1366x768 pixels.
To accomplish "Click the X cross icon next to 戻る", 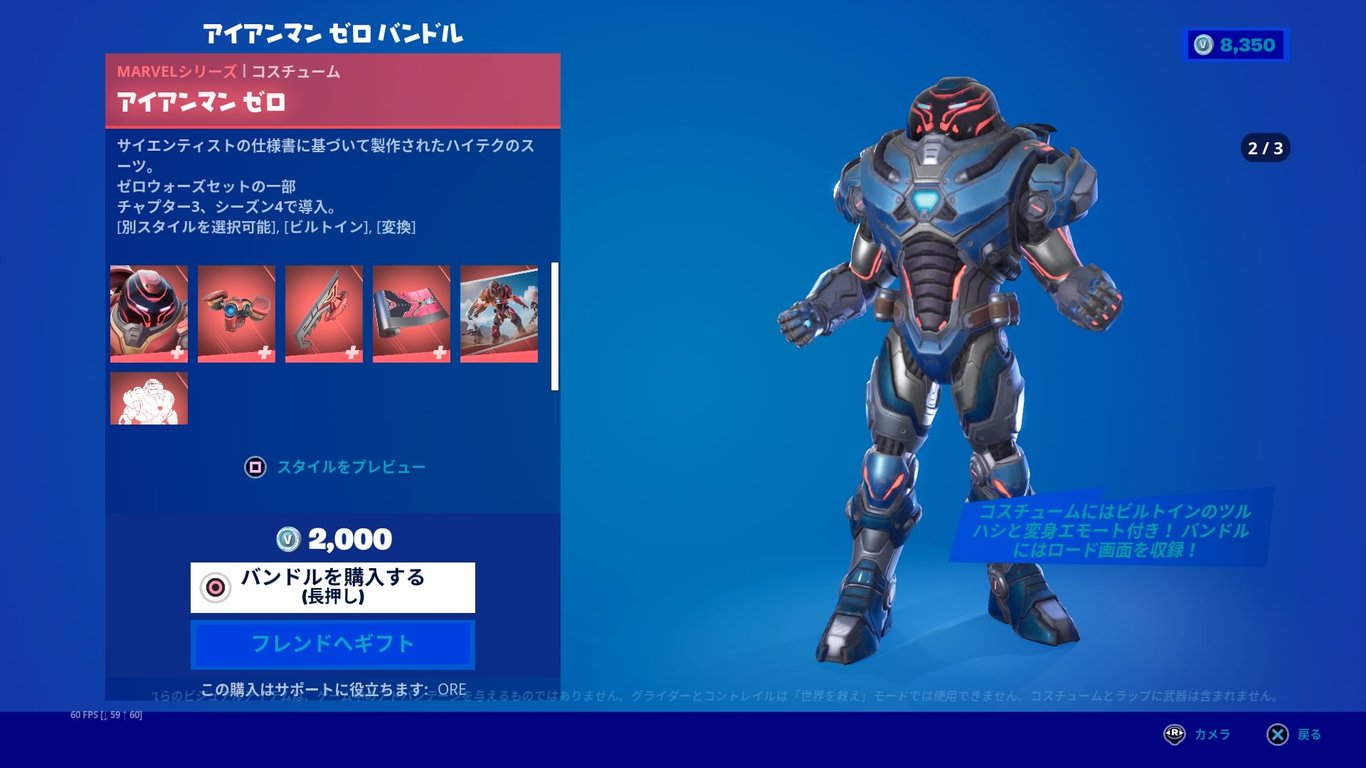I will pos(1277,734).
